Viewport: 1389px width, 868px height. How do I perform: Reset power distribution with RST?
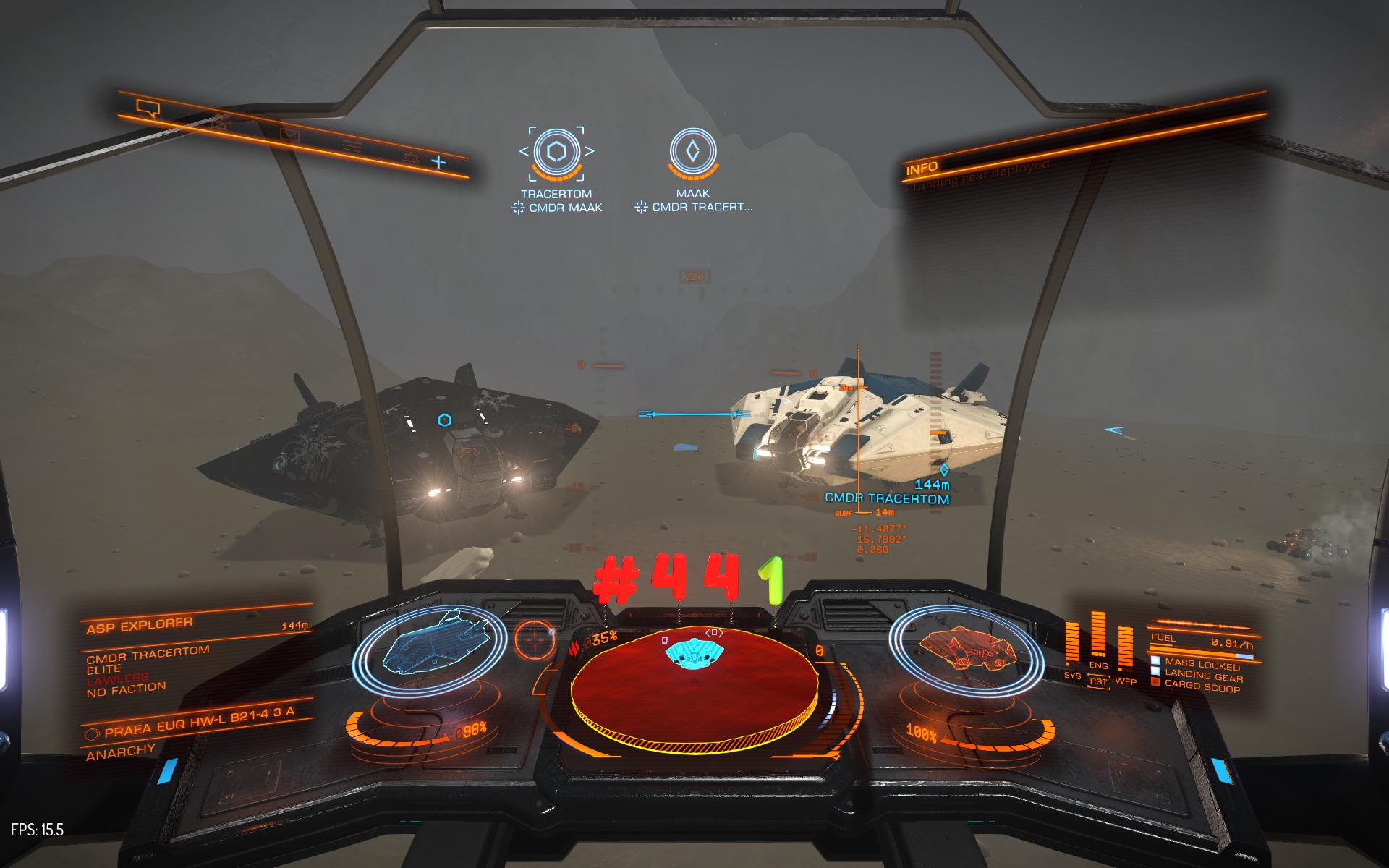point(1098,681)
